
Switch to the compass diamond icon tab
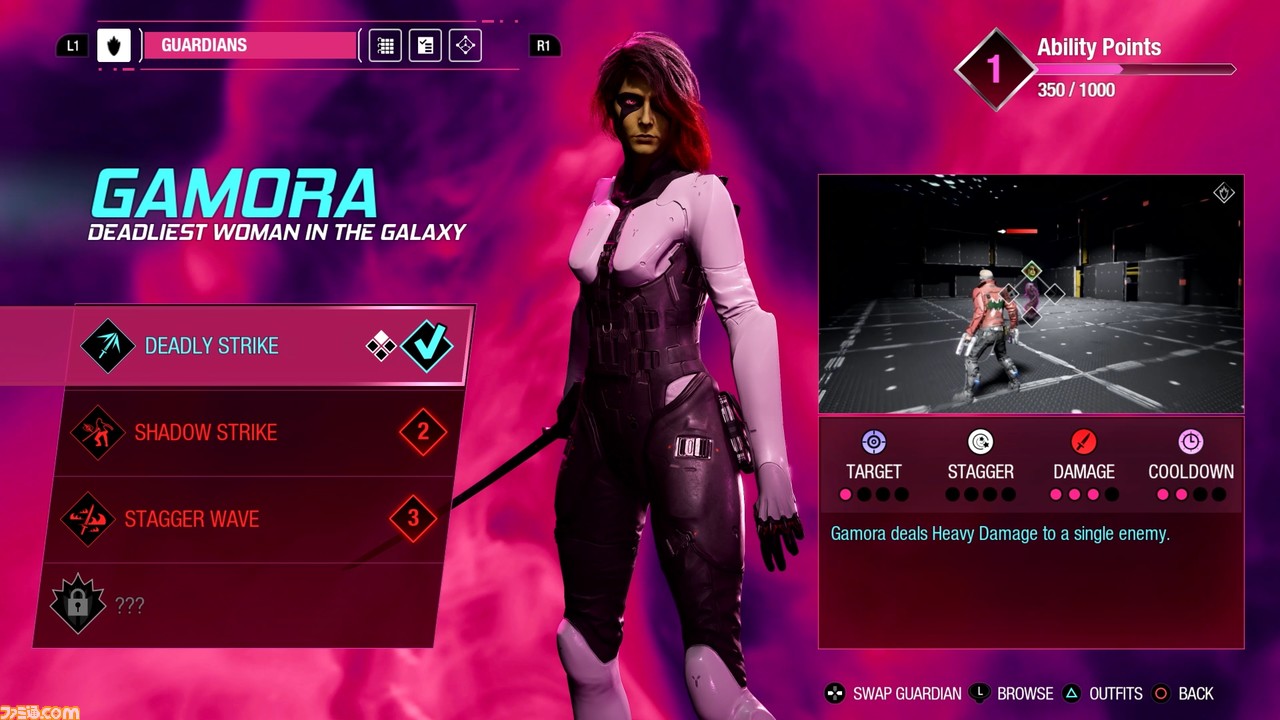point(465,46)
